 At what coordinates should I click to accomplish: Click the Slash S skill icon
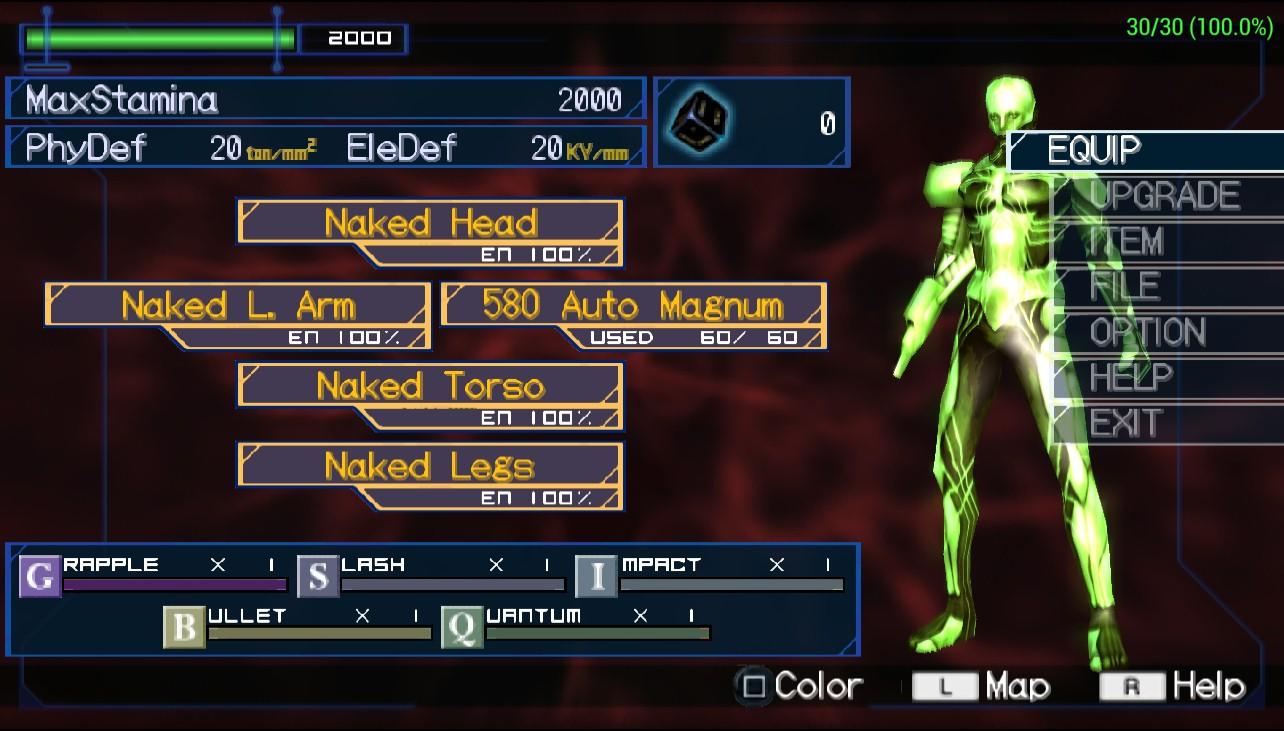tap(318, 577)
